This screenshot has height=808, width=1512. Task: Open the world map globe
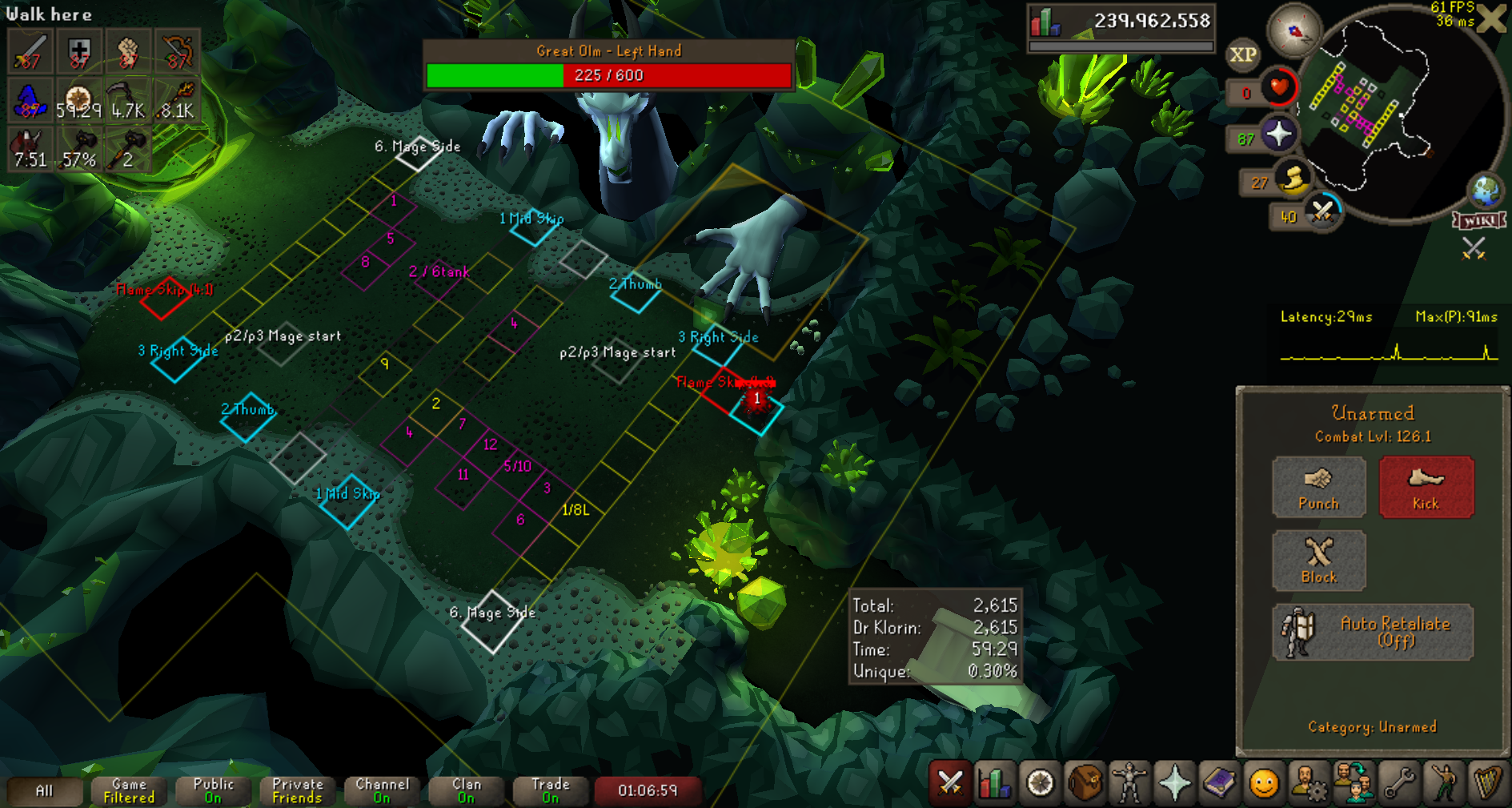[1486, 190]
